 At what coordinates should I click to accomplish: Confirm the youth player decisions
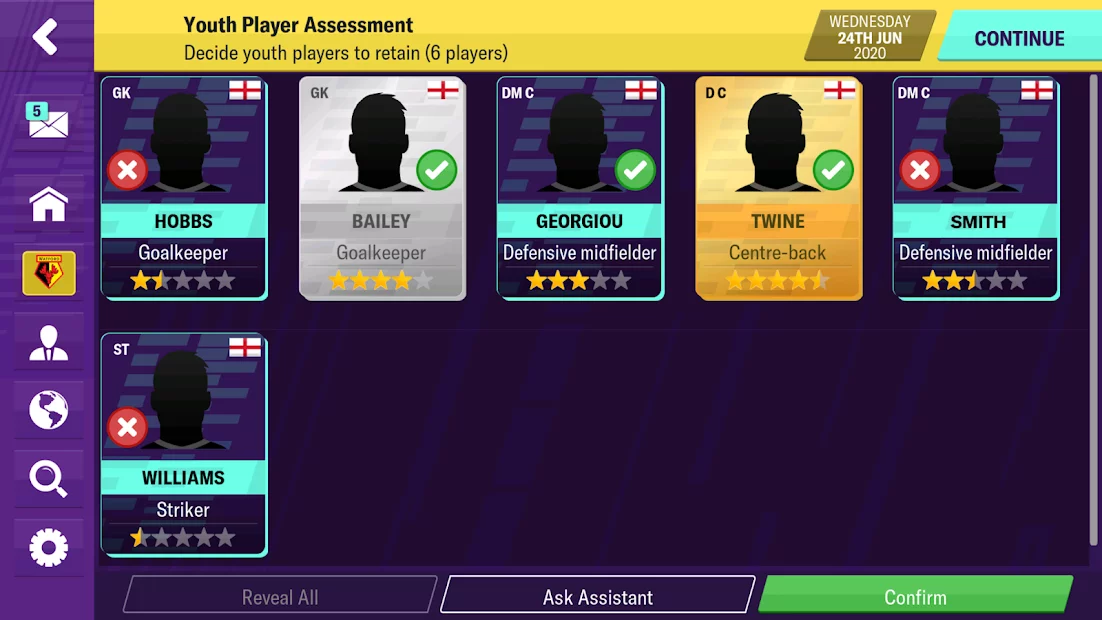click(x=915, y=597)
